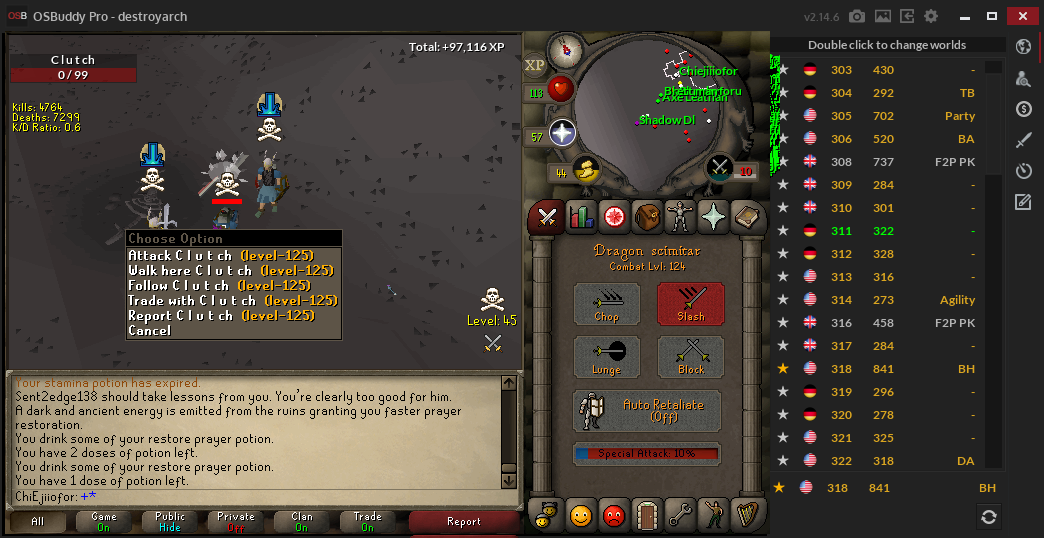
Task: Open the worn equipment tab
Action: pos(680,216)
